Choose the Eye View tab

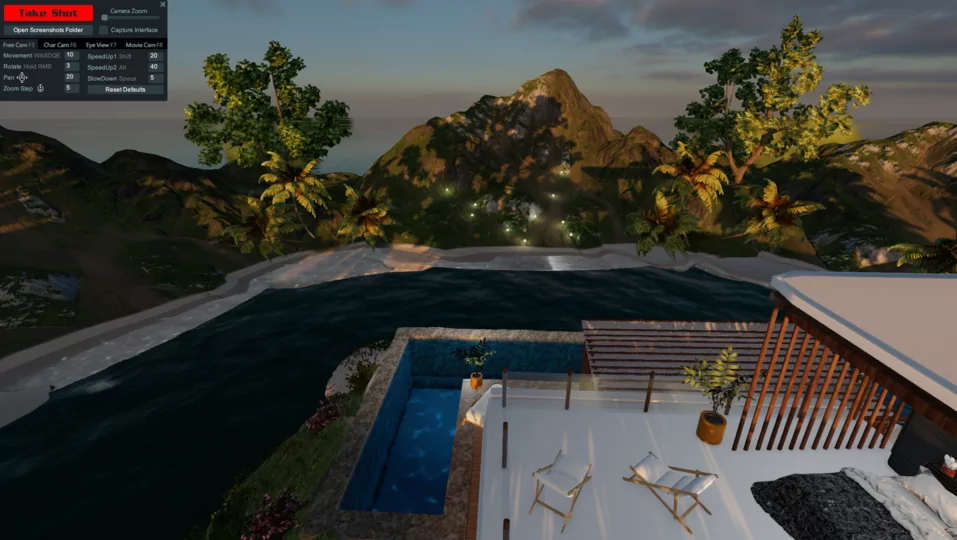pyautogui.click(x=101, y=45)
